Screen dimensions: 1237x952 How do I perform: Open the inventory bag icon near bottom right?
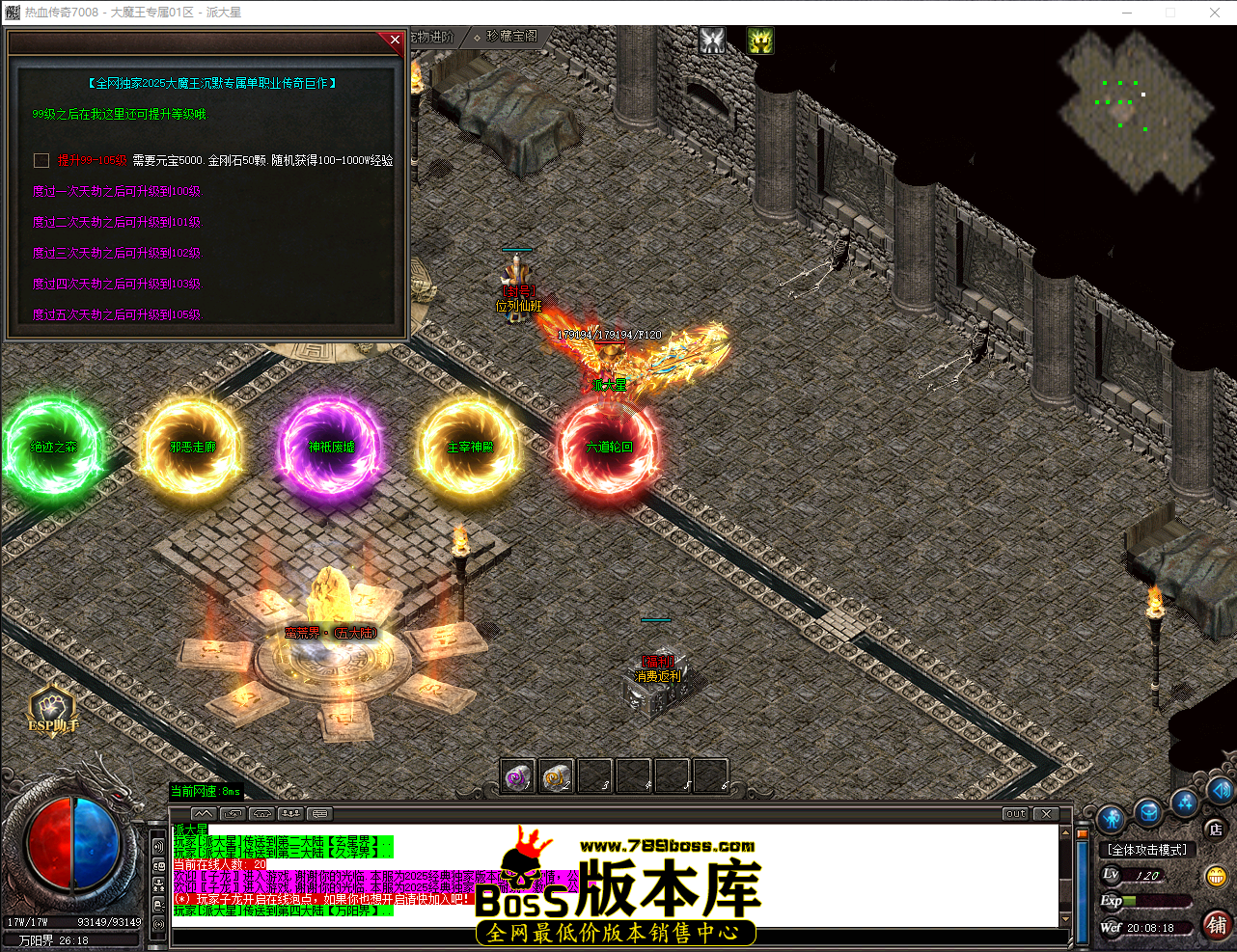(x=1147, y=811)
